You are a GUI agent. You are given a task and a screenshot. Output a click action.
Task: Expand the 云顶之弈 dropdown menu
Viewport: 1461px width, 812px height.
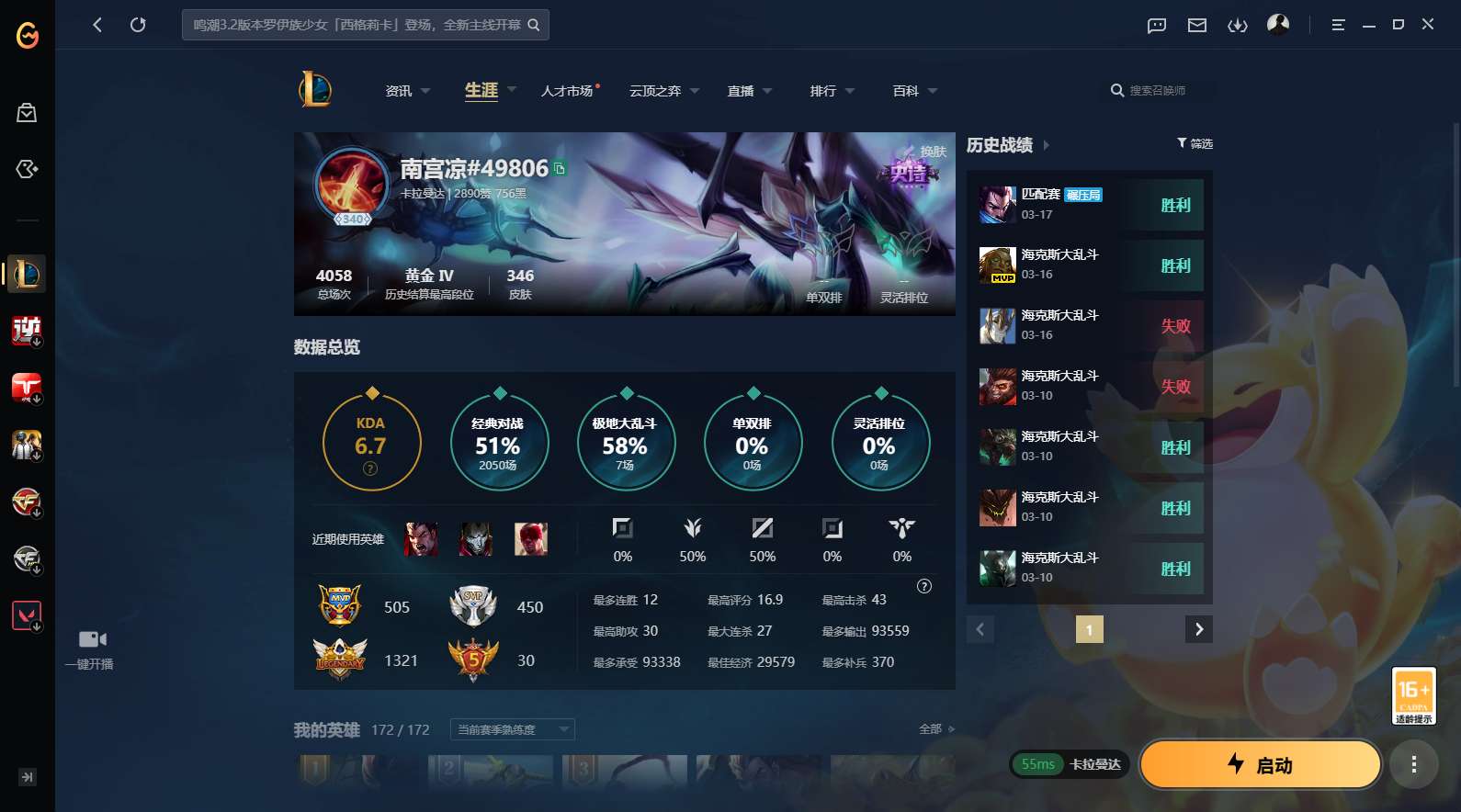tap(694, 91)
